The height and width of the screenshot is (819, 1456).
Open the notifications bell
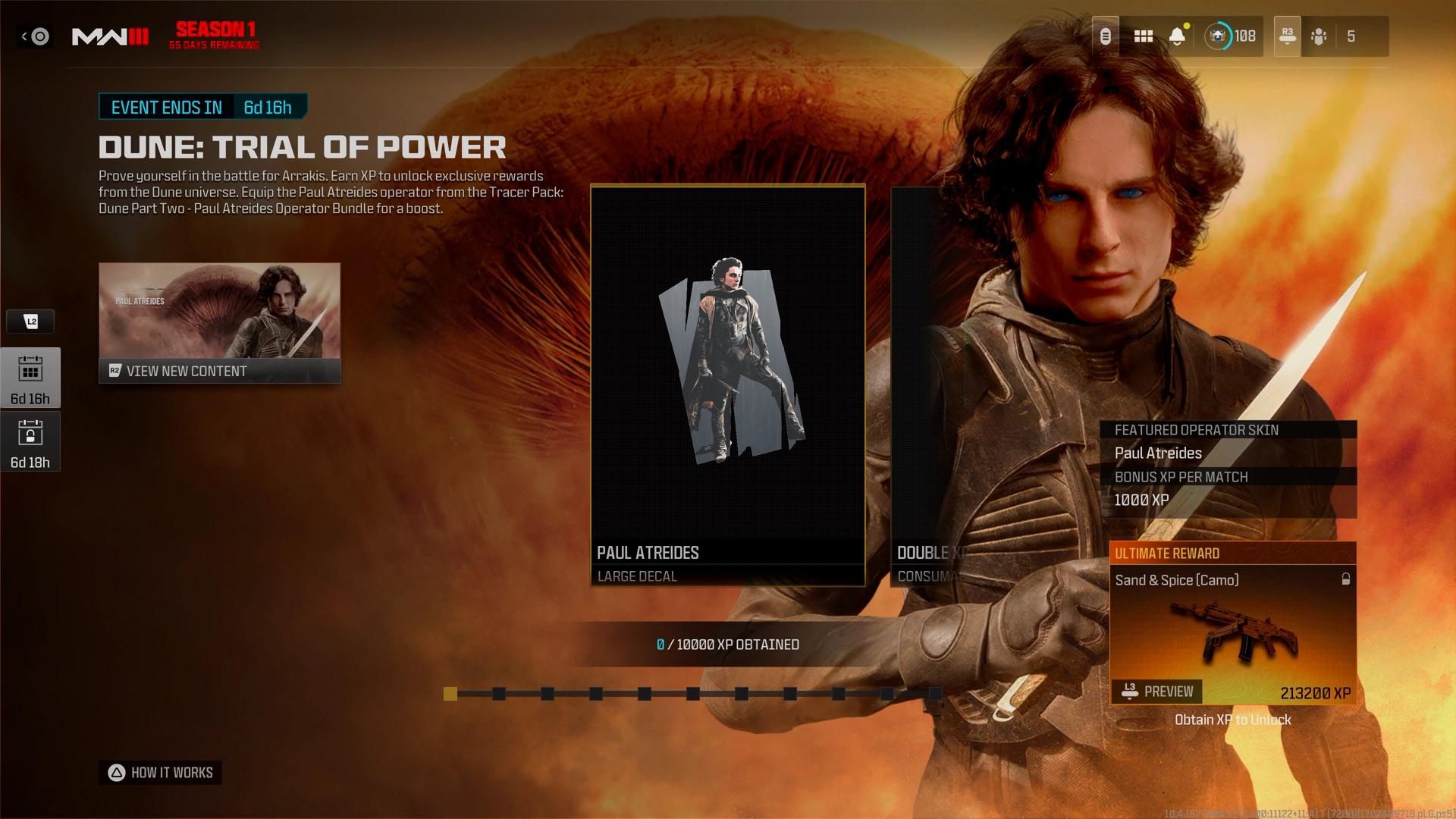[1177, 36]
